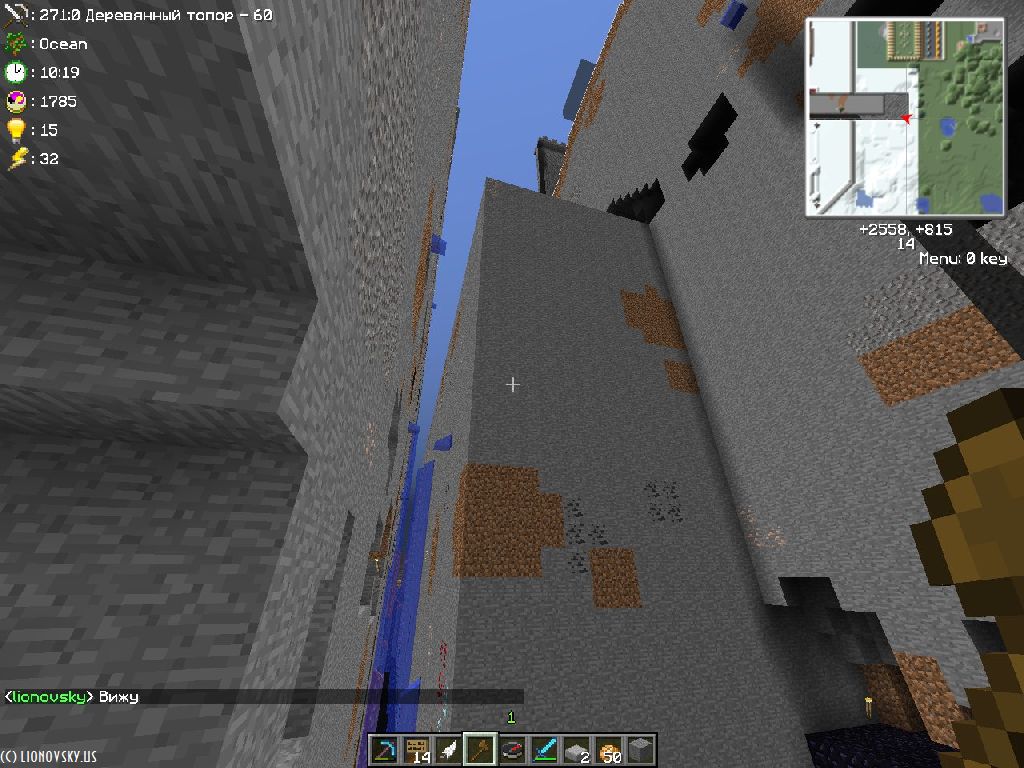Image resolution: width=1024 pixels, height=768 pixels.
Task: Click the held-item pickaxe icon
Action: (x=15, y=15)
